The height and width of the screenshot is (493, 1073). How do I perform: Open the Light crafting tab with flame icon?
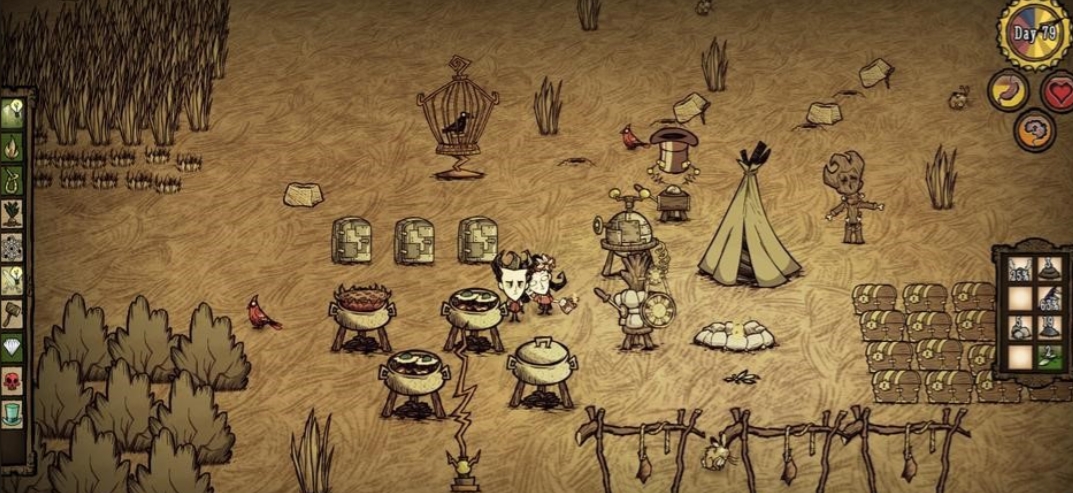[x=13, y=149]
